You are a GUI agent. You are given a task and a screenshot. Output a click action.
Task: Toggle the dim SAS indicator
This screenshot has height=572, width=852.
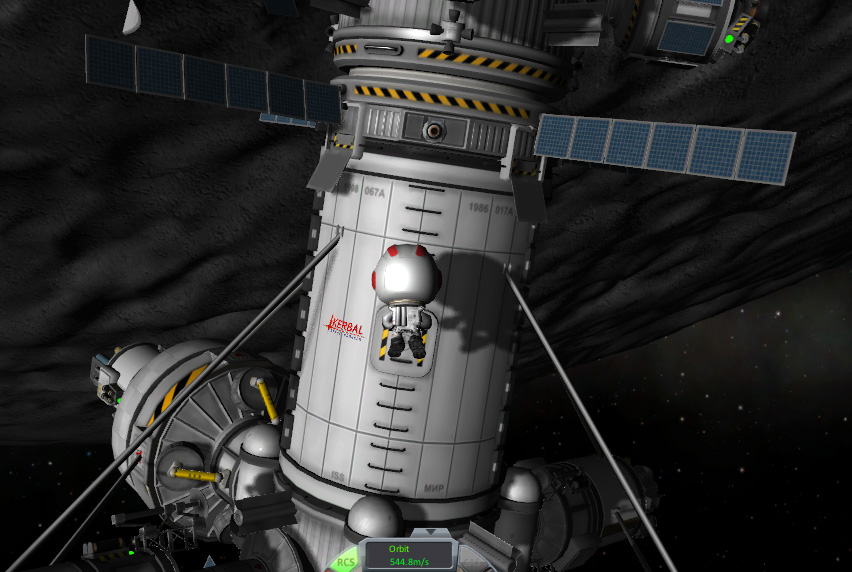point(472,562)
